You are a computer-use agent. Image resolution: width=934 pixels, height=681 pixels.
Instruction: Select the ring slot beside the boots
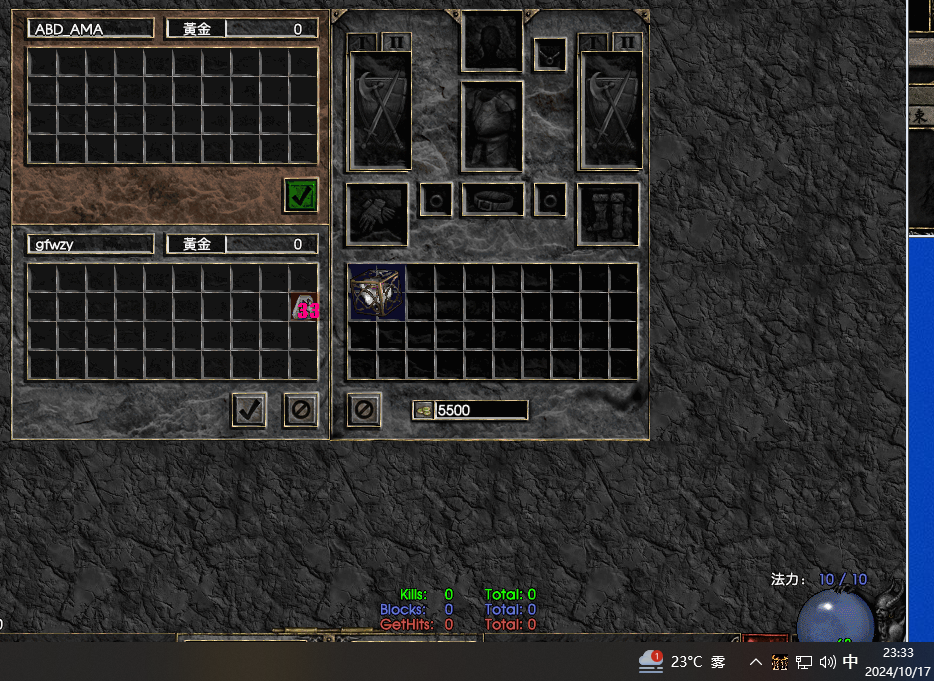(550, 199)
